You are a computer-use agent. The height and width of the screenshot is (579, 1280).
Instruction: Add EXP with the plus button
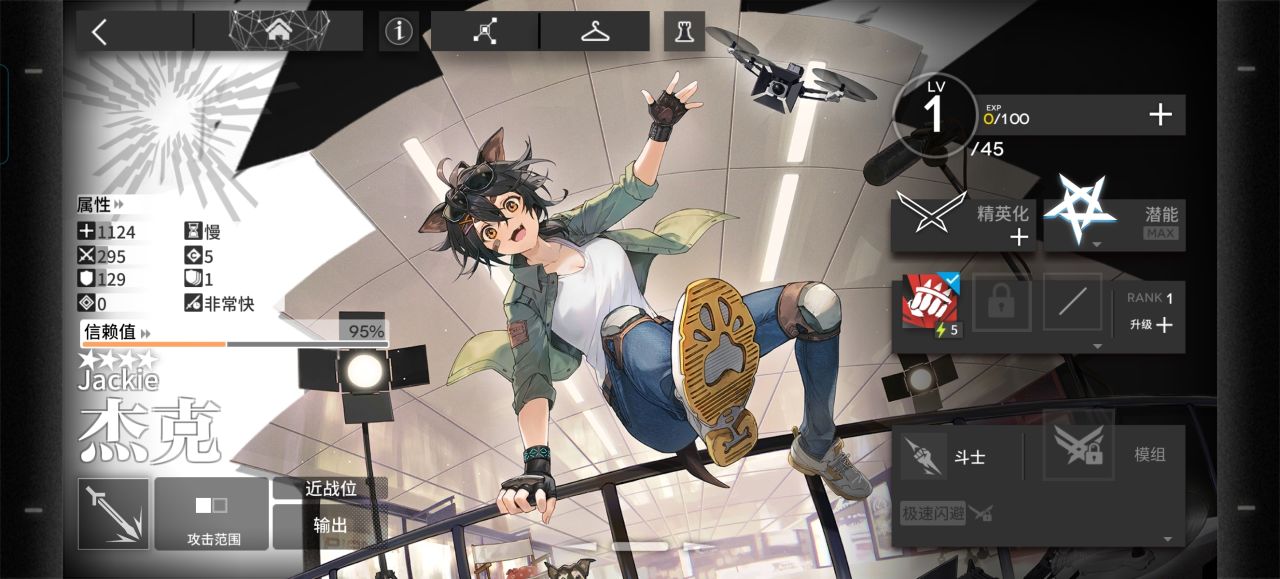tap(1160, 115)
